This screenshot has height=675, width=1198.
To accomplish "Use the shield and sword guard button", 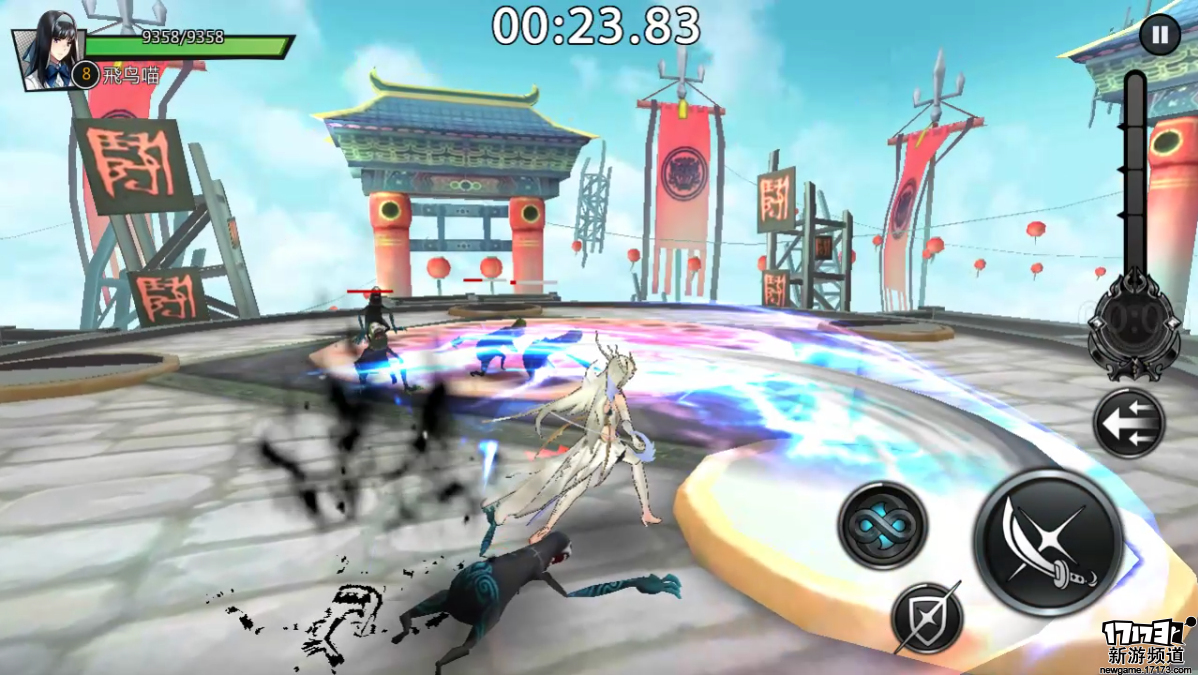I will pos(927,617).
